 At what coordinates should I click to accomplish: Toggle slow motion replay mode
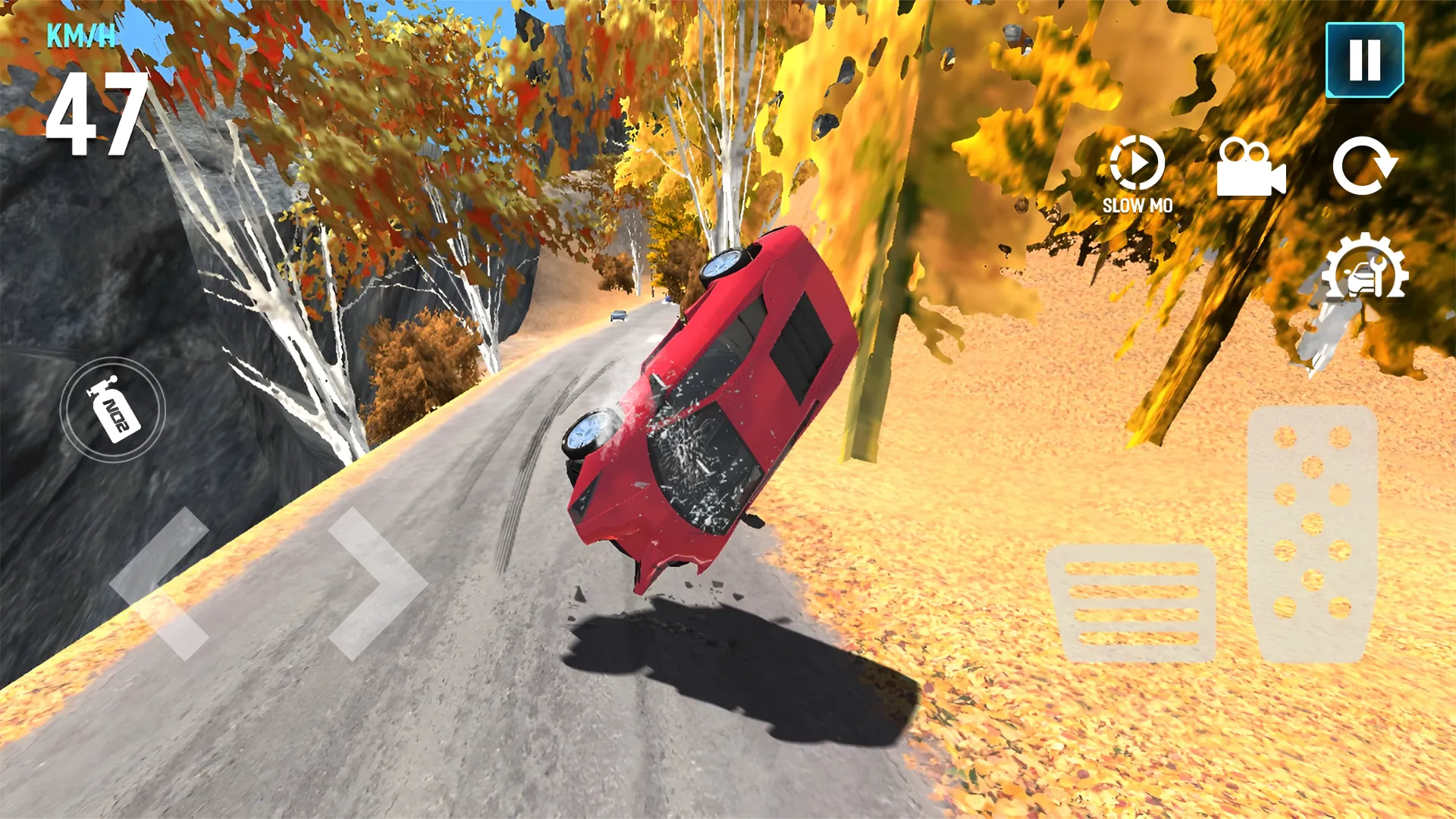pyautogui.click(x=1137, y=165)
